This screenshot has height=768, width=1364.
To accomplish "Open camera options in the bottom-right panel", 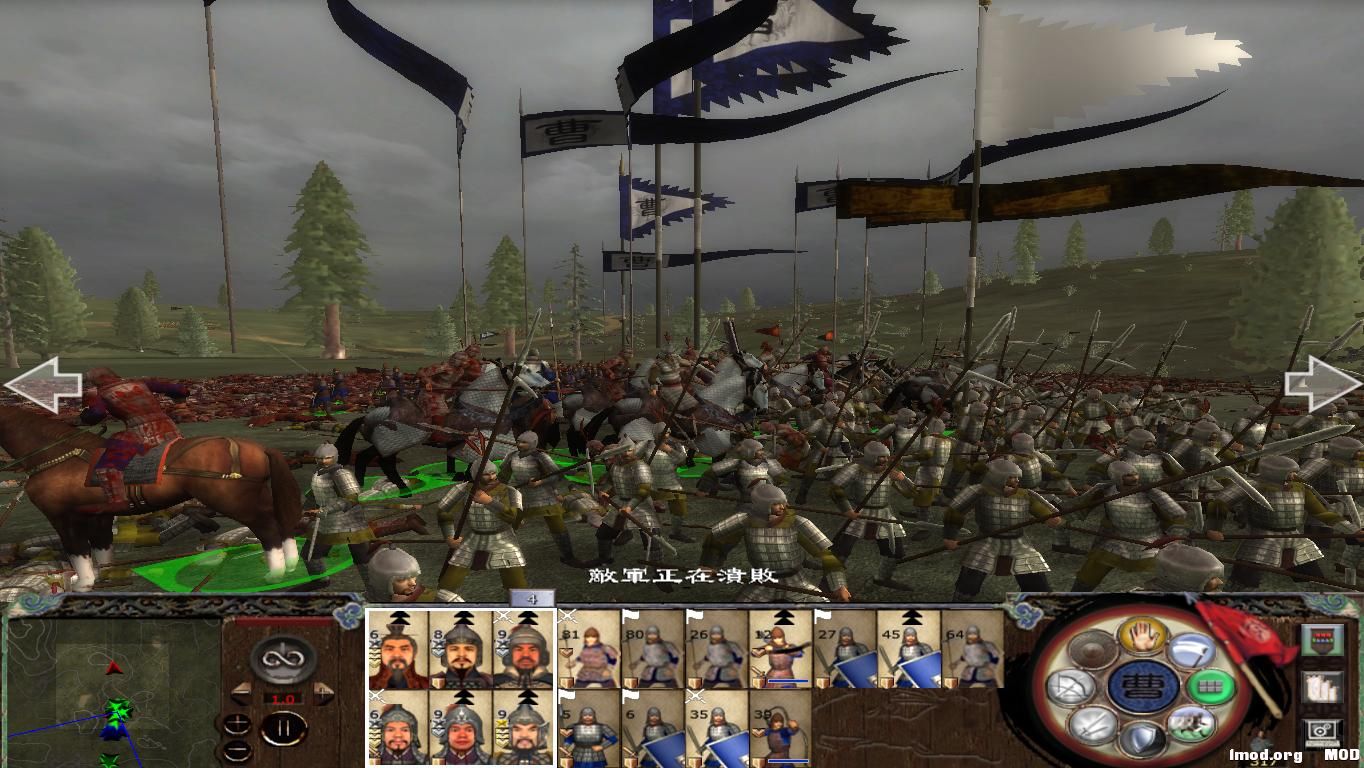I will (x=1322, y=731).
